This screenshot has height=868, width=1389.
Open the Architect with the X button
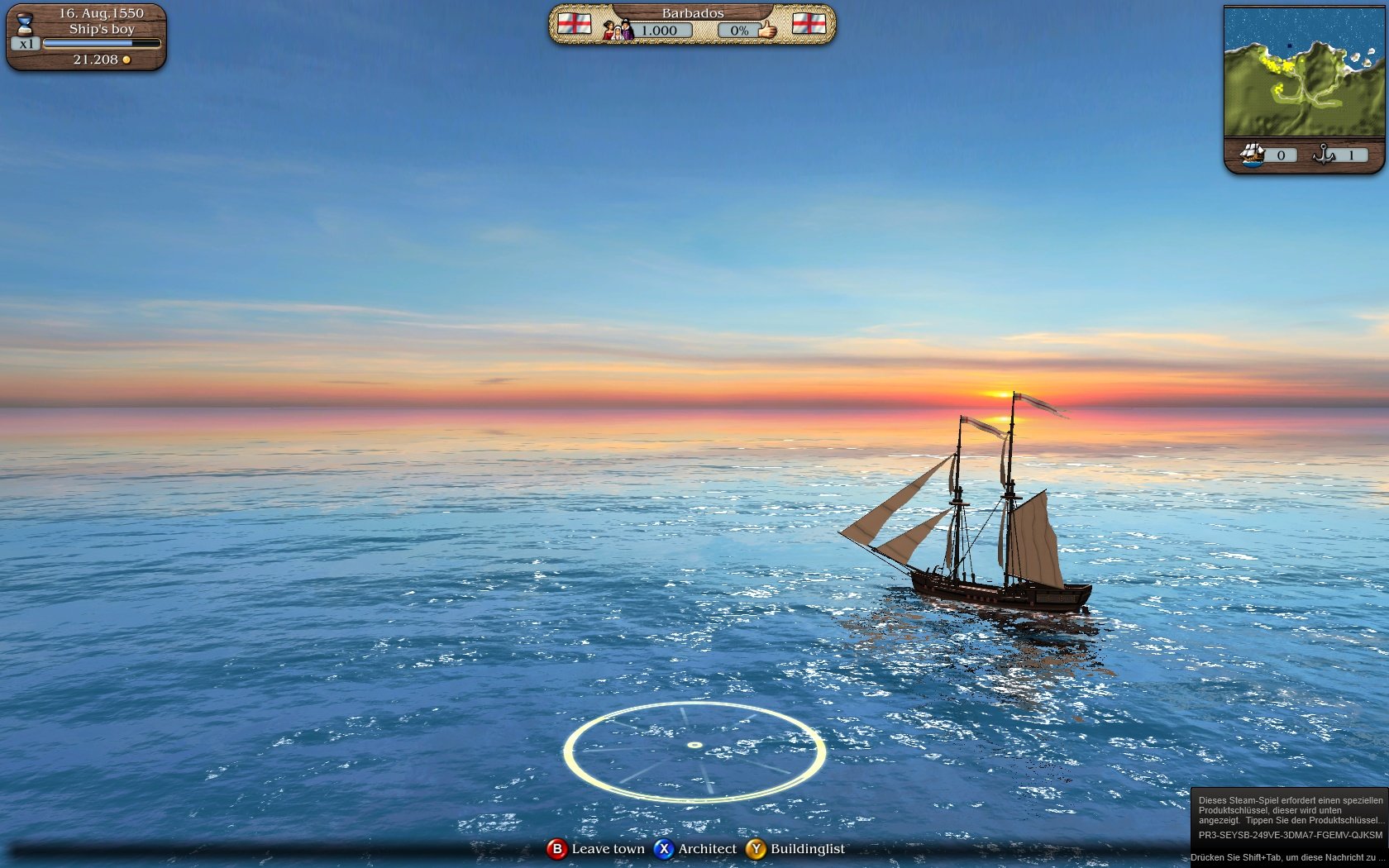coord(665,849)
